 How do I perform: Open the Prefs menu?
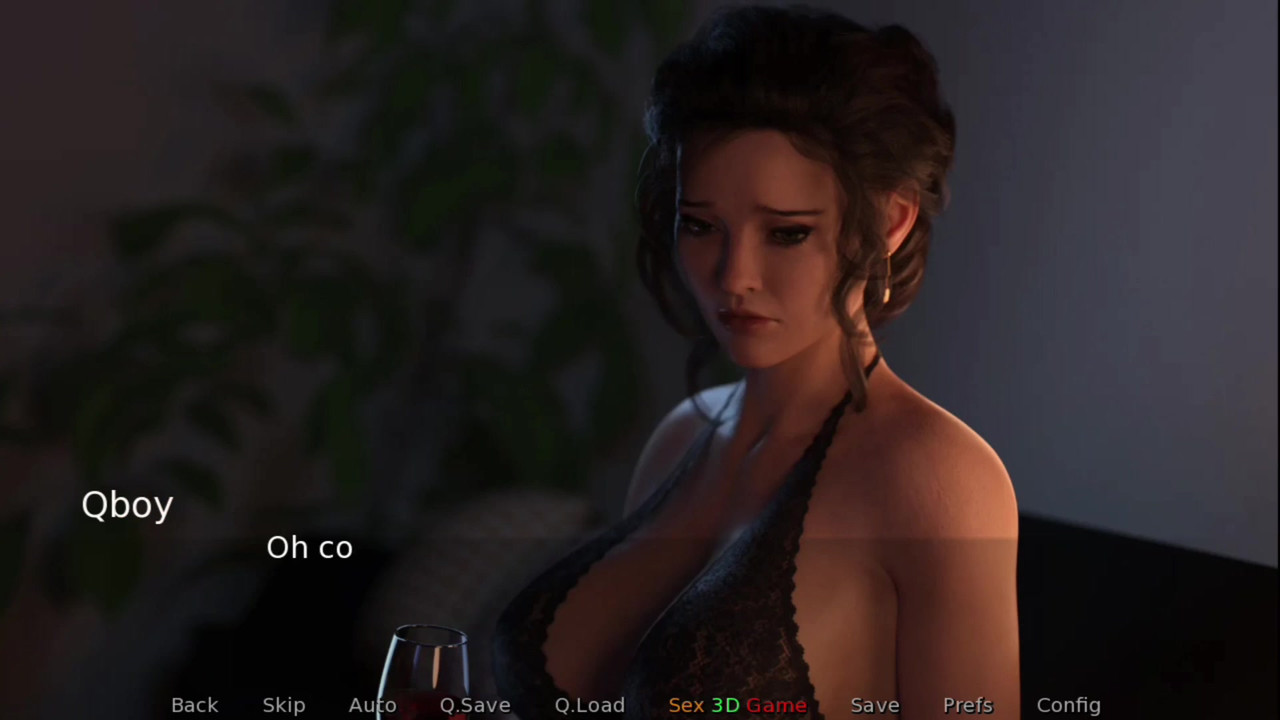(967, 705)
